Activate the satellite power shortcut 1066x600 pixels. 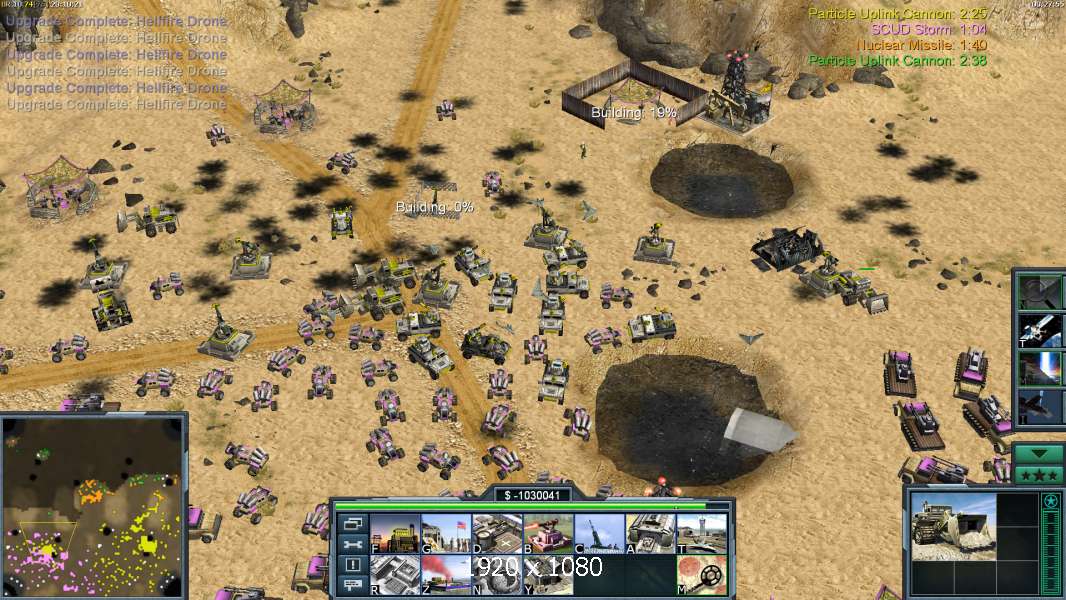pyautogui.click(x=1040, y=328)
